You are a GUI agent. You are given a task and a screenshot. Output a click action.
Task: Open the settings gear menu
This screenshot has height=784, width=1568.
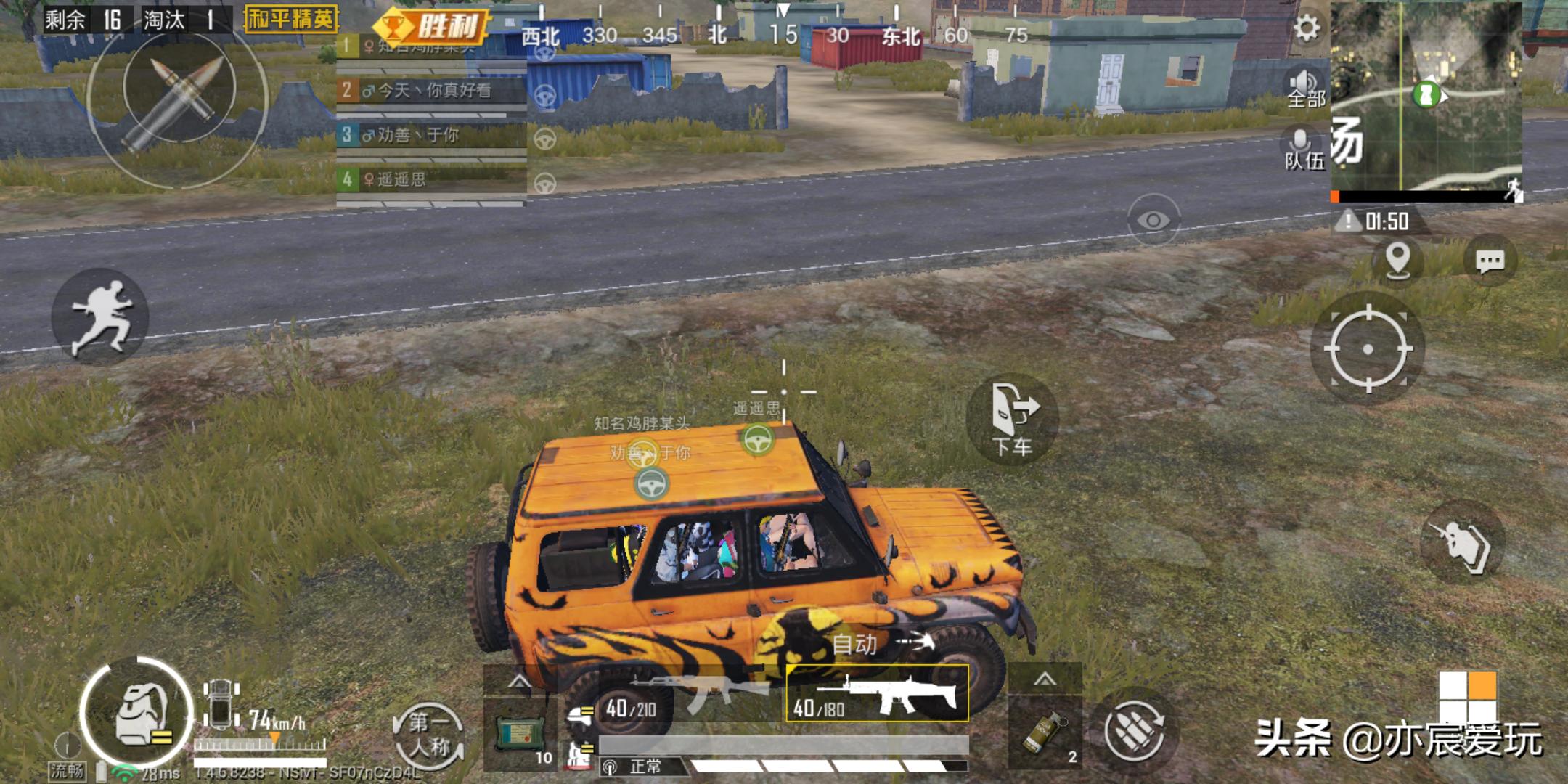tap(1306, 28)
